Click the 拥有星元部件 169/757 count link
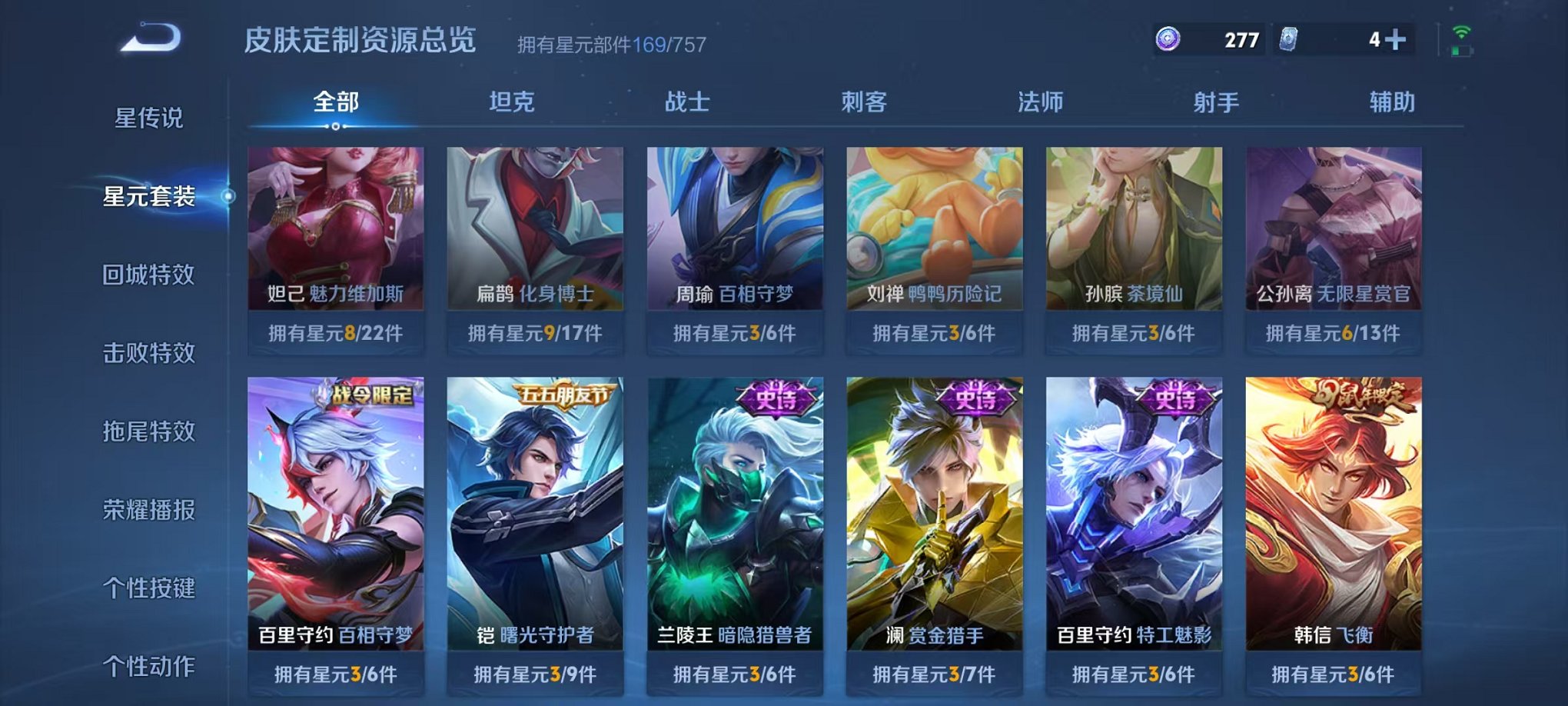The height and width of the screenshot is (706, 1568). click(x=612, y=43)
